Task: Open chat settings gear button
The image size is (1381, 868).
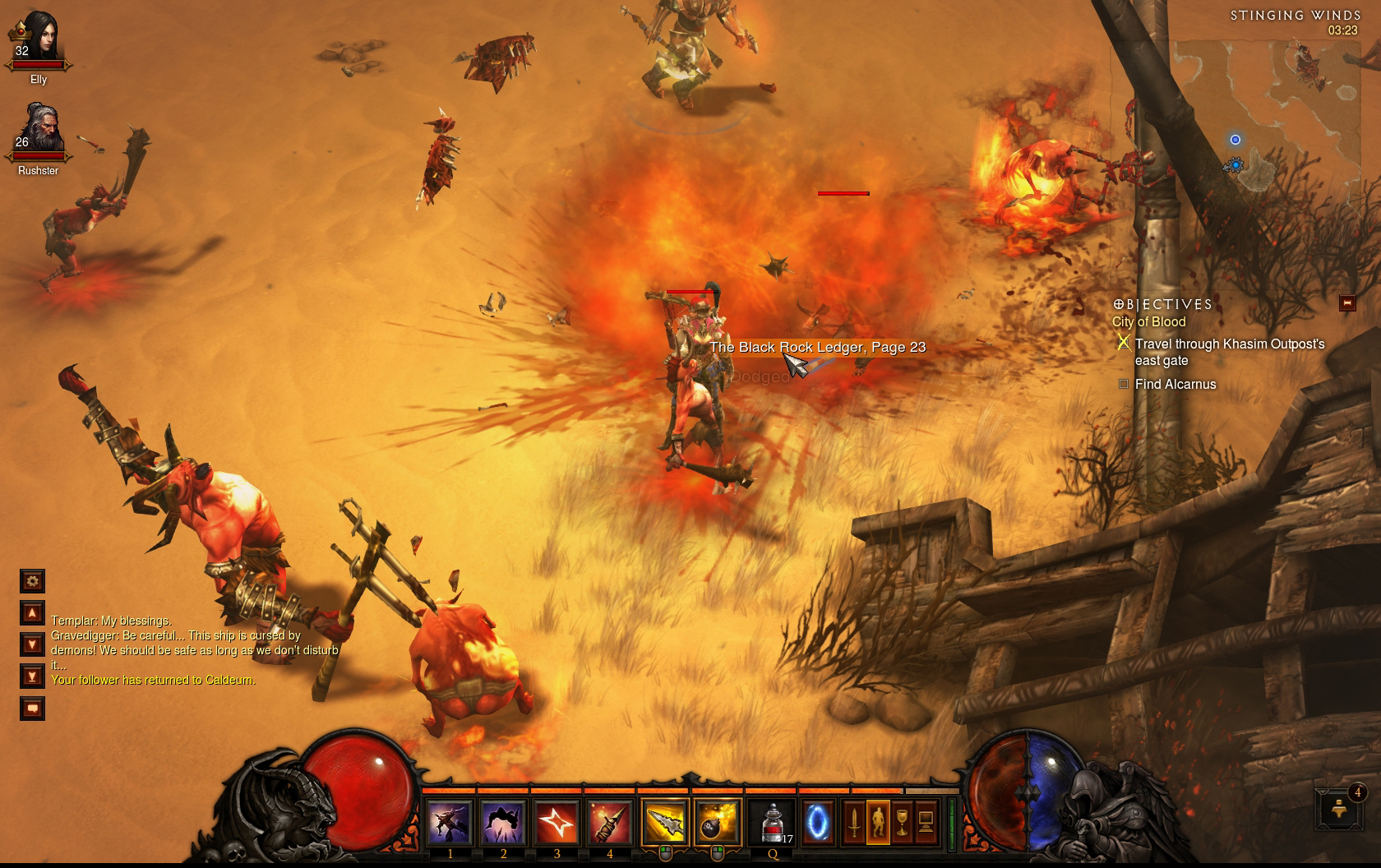Action: pos(33,581)
